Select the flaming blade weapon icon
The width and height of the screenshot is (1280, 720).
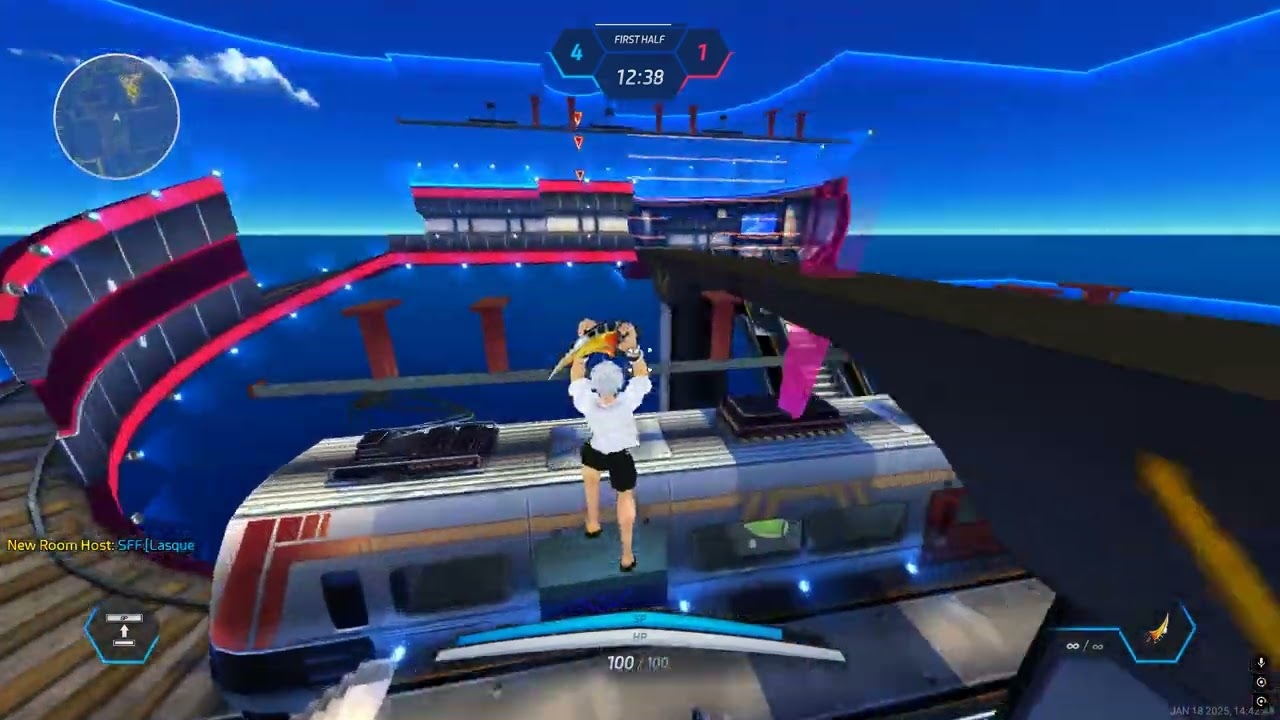click(1158, 632)
